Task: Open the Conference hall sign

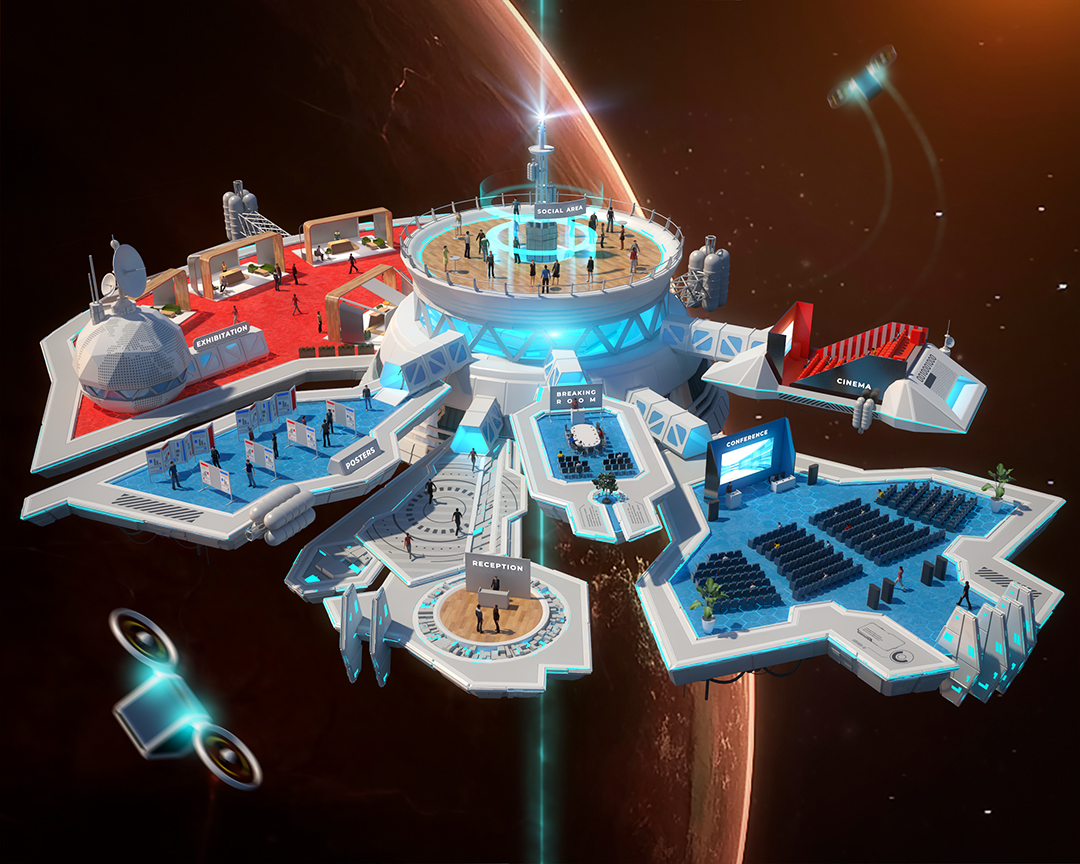Action: 747,435
